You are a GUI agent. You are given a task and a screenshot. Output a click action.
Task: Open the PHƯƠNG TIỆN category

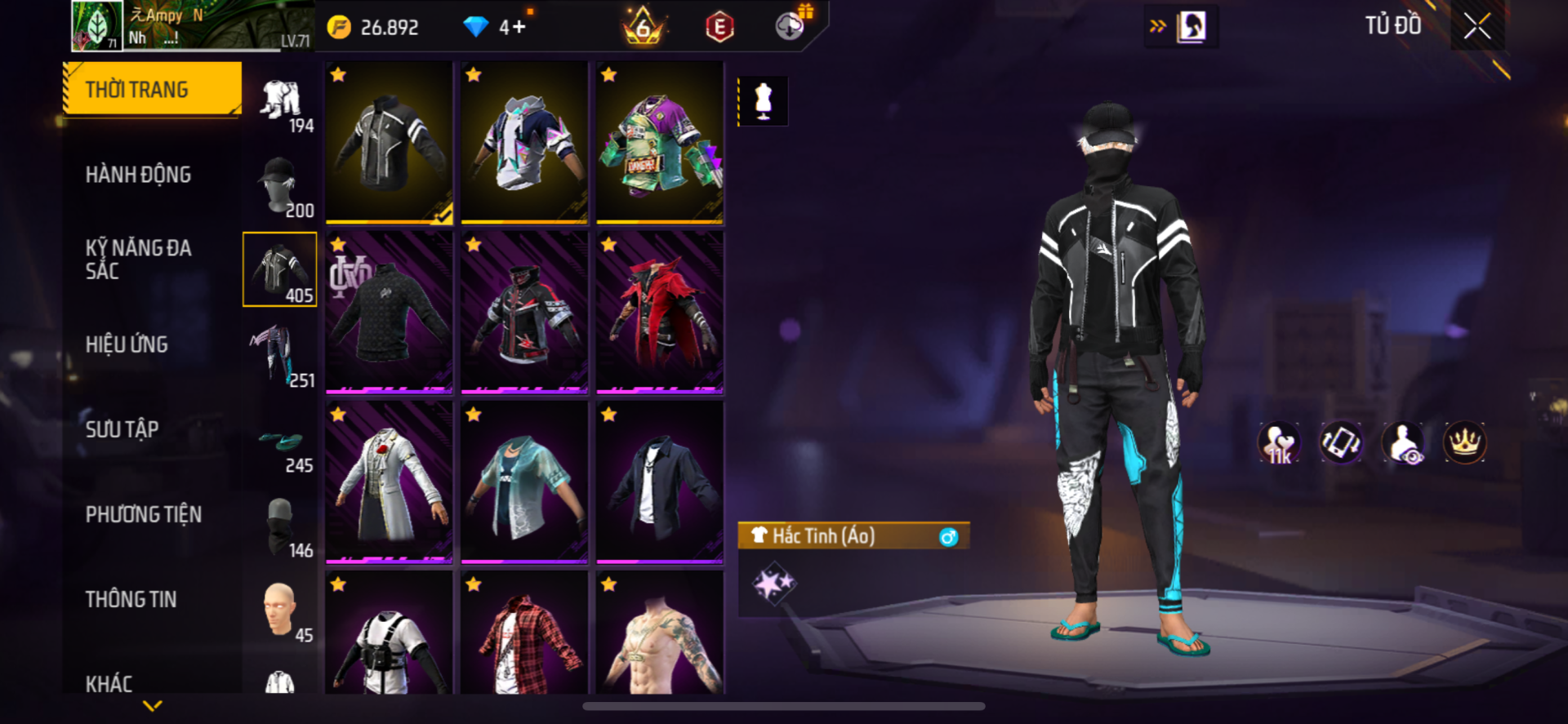click(x=143, y=514)
